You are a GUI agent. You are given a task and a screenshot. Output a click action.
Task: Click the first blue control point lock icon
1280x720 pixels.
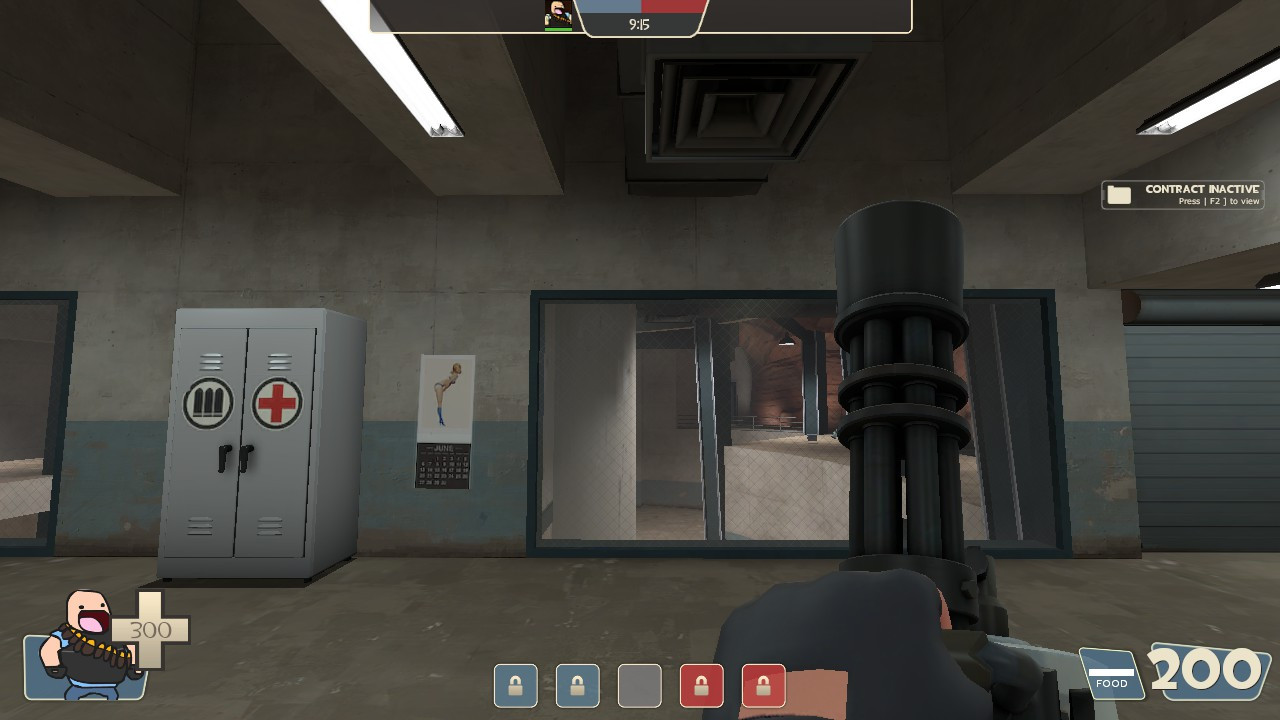pyautogui.click(x=516, y=685)
